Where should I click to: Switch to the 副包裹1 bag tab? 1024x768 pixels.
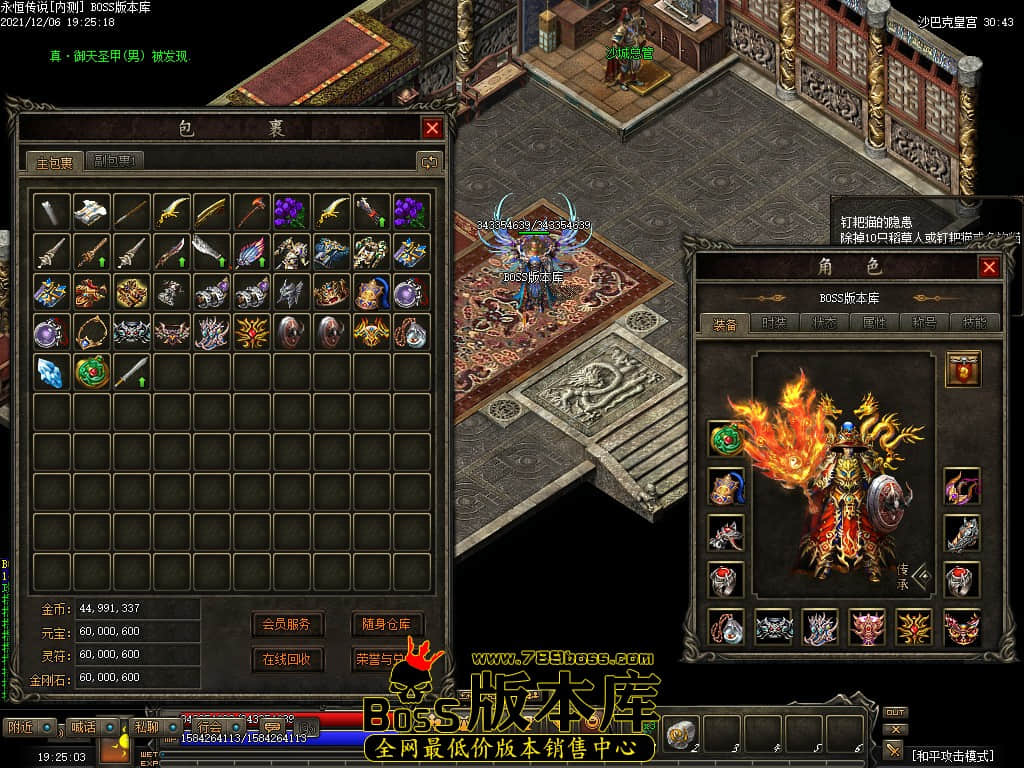117,160
